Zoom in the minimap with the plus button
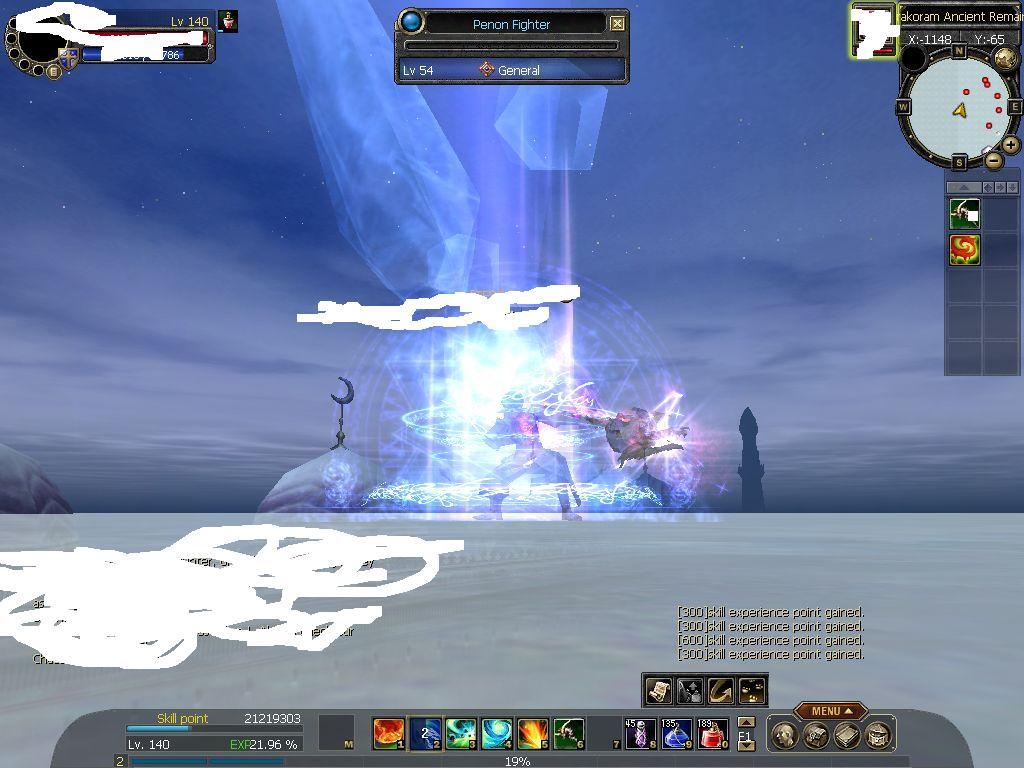Viewport: 1024px width, 768px height. [1011, 145]
